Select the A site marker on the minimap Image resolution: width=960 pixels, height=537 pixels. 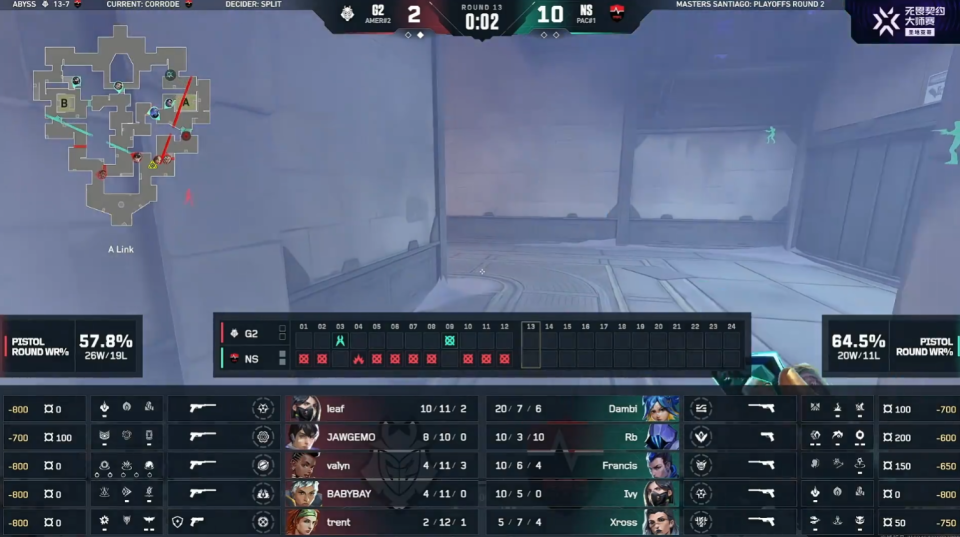click(x=185, y=101)
